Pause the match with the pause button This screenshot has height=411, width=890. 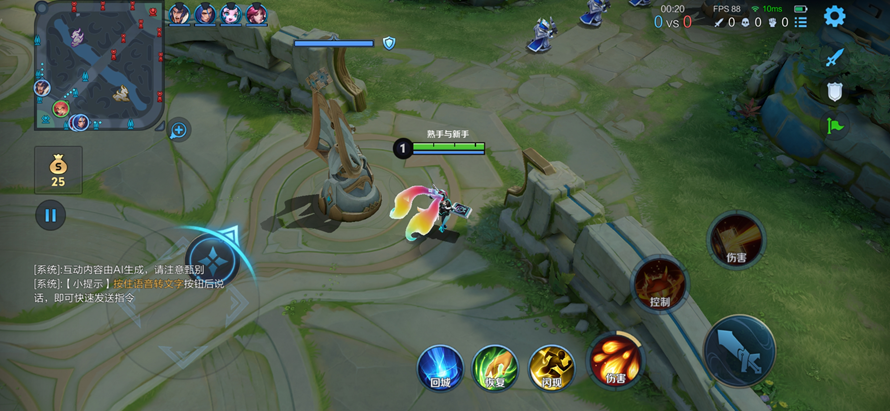50,214
